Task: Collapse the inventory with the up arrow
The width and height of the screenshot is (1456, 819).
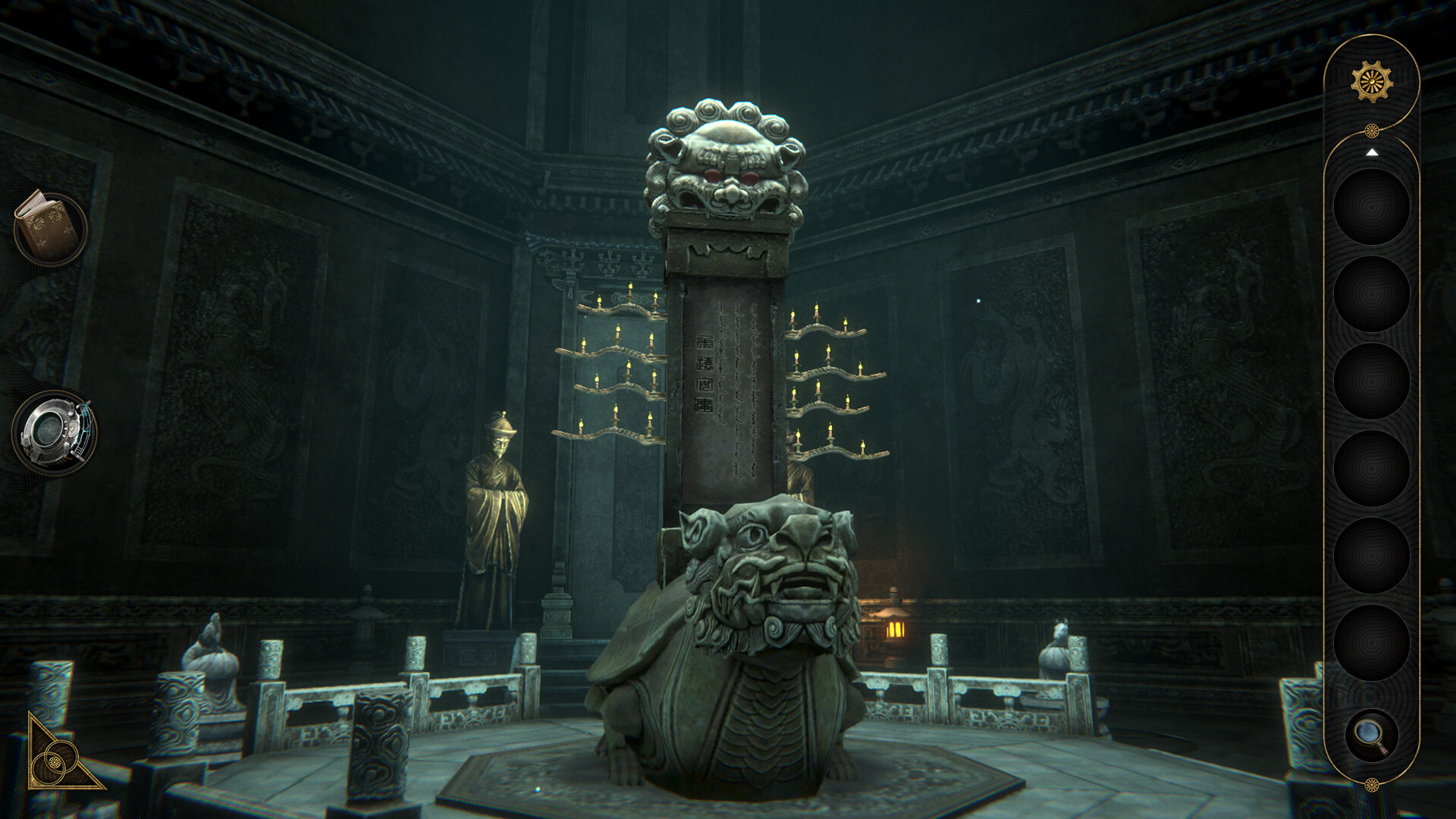Action: (1371, 152)
